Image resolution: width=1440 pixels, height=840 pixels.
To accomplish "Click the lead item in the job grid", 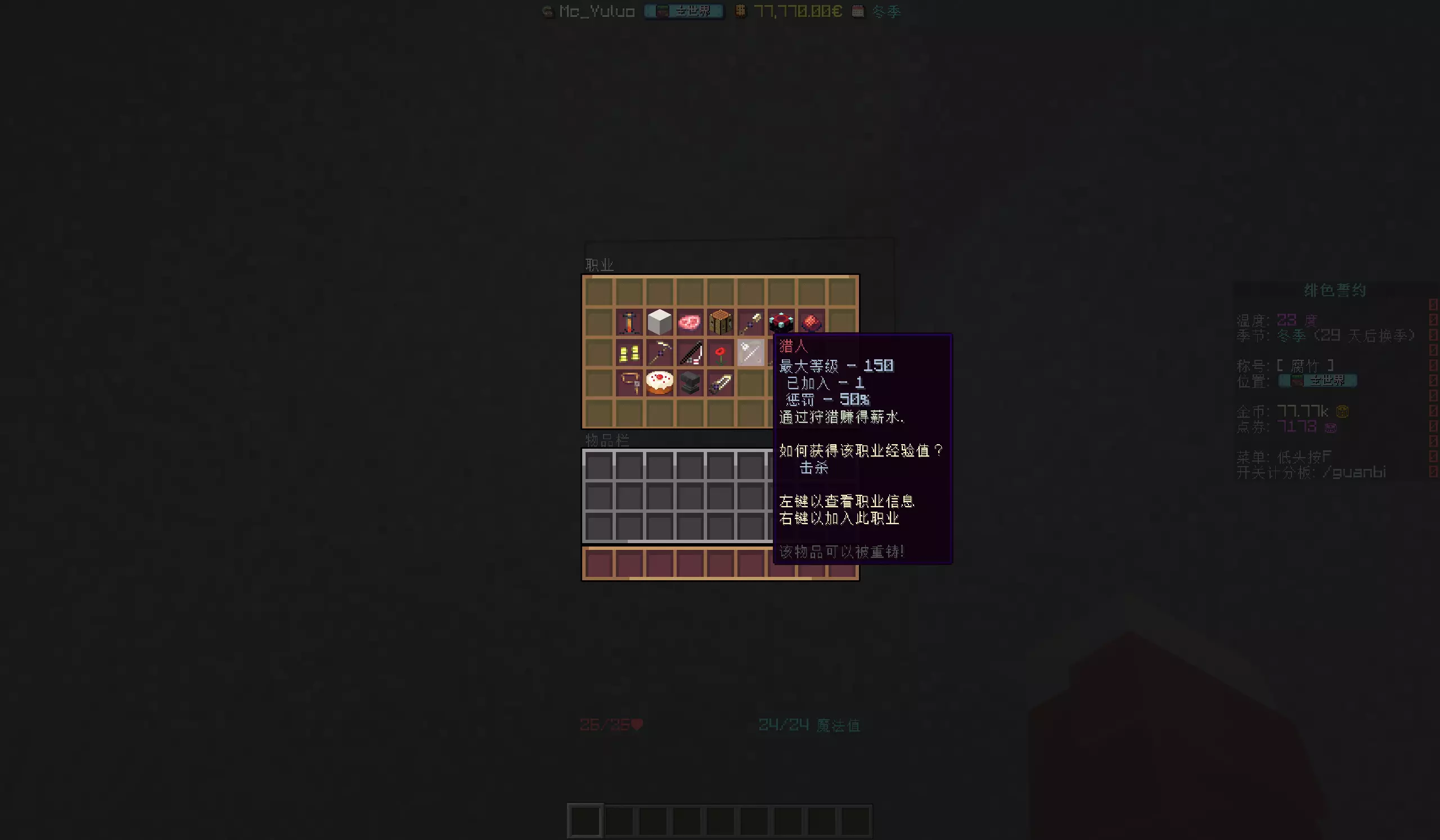I will pyautogui.click(x=629, y=382).
